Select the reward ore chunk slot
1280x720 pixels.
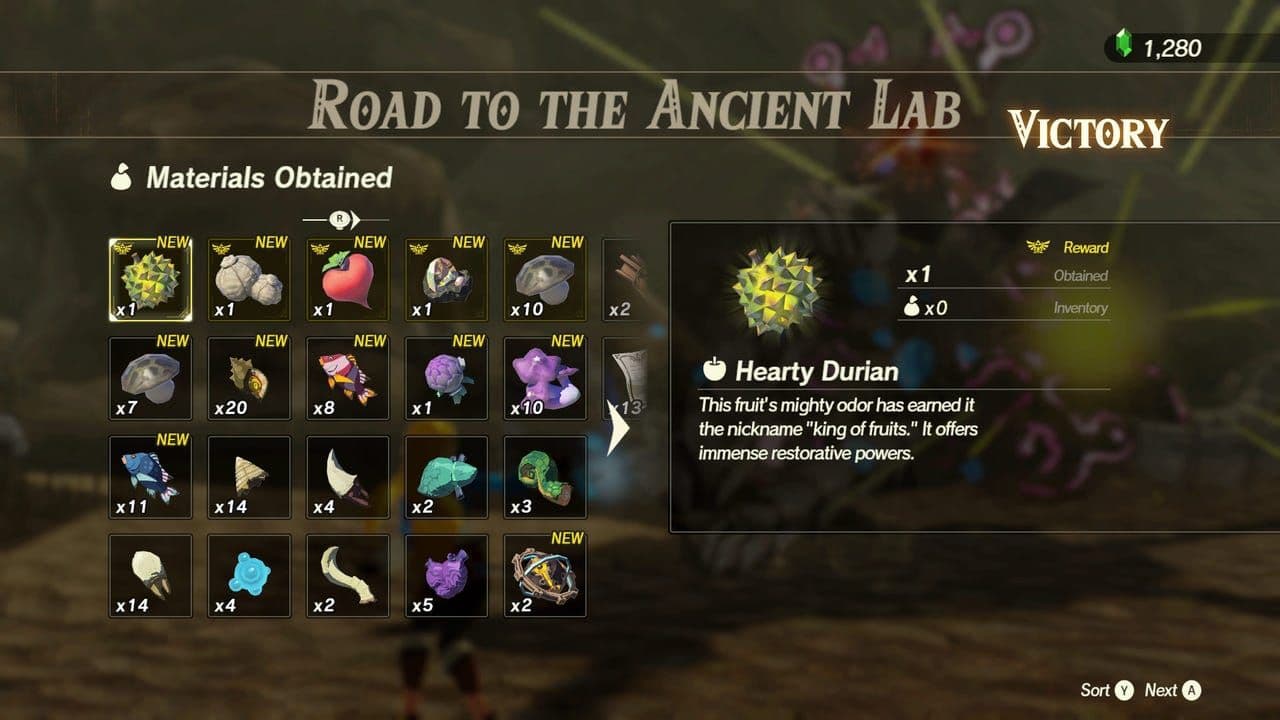446,280
